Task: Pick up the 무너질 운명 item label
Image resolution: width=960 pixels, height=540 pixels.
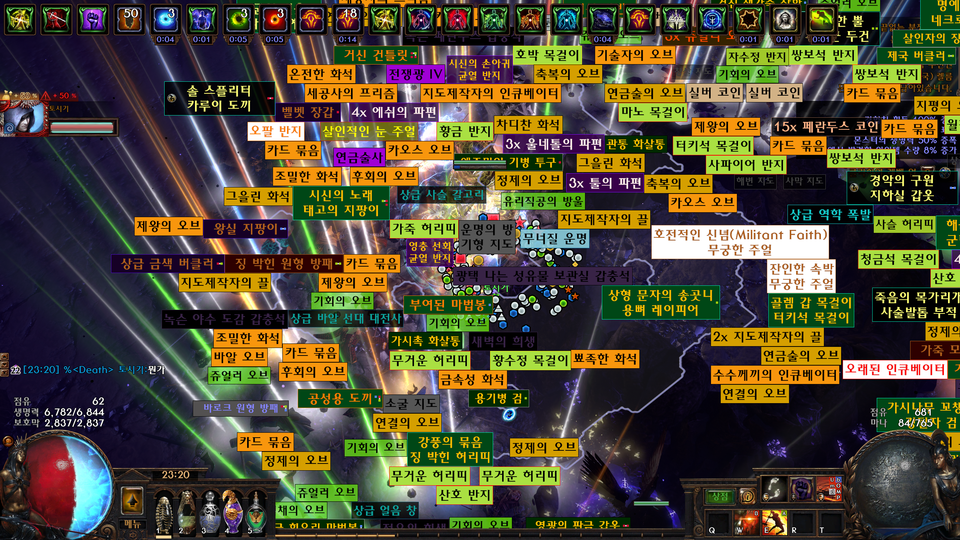Action: pyautogui.click(x=553, y=238)
